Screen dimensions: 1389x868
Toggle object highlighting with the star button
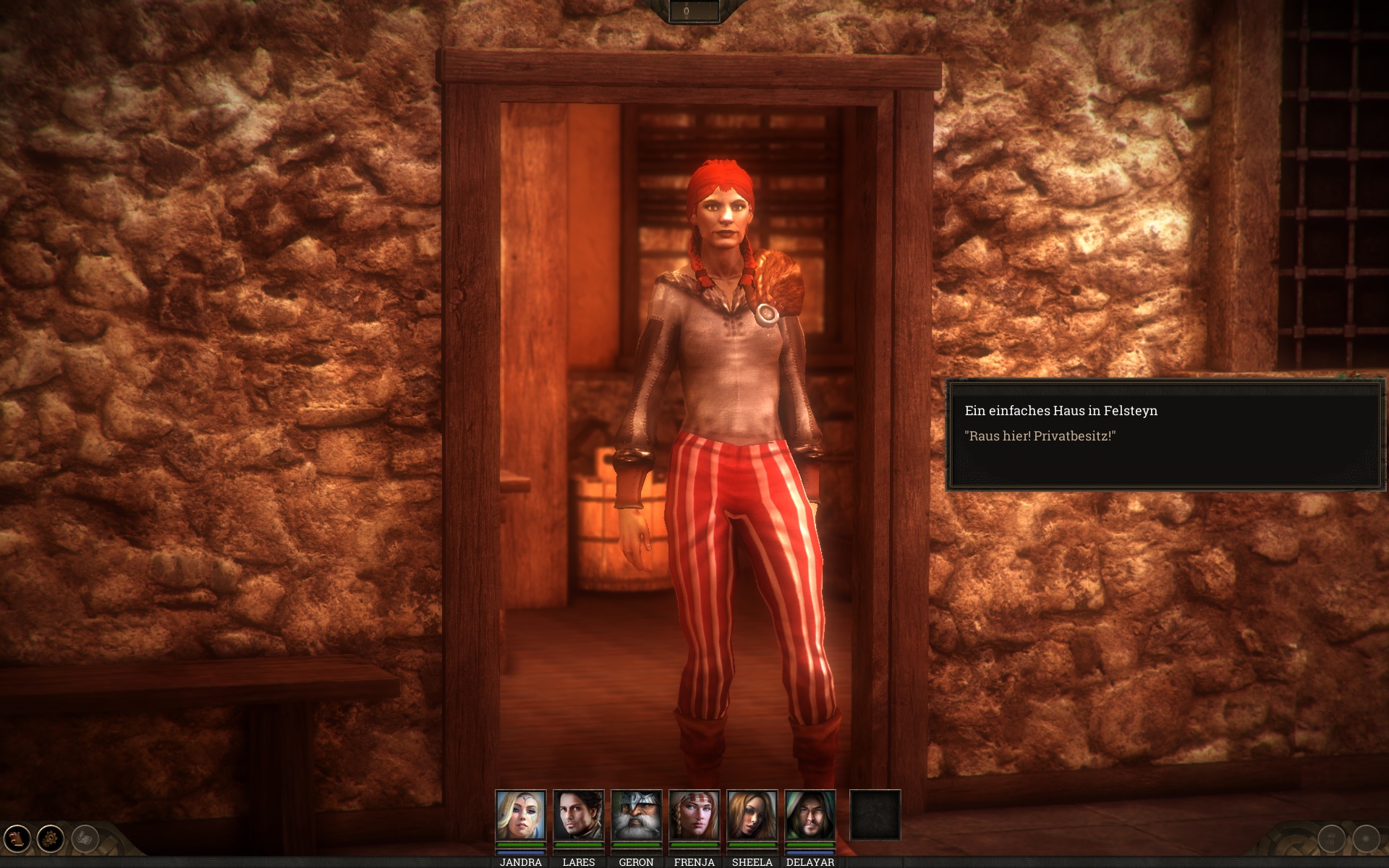(1366, 839)
